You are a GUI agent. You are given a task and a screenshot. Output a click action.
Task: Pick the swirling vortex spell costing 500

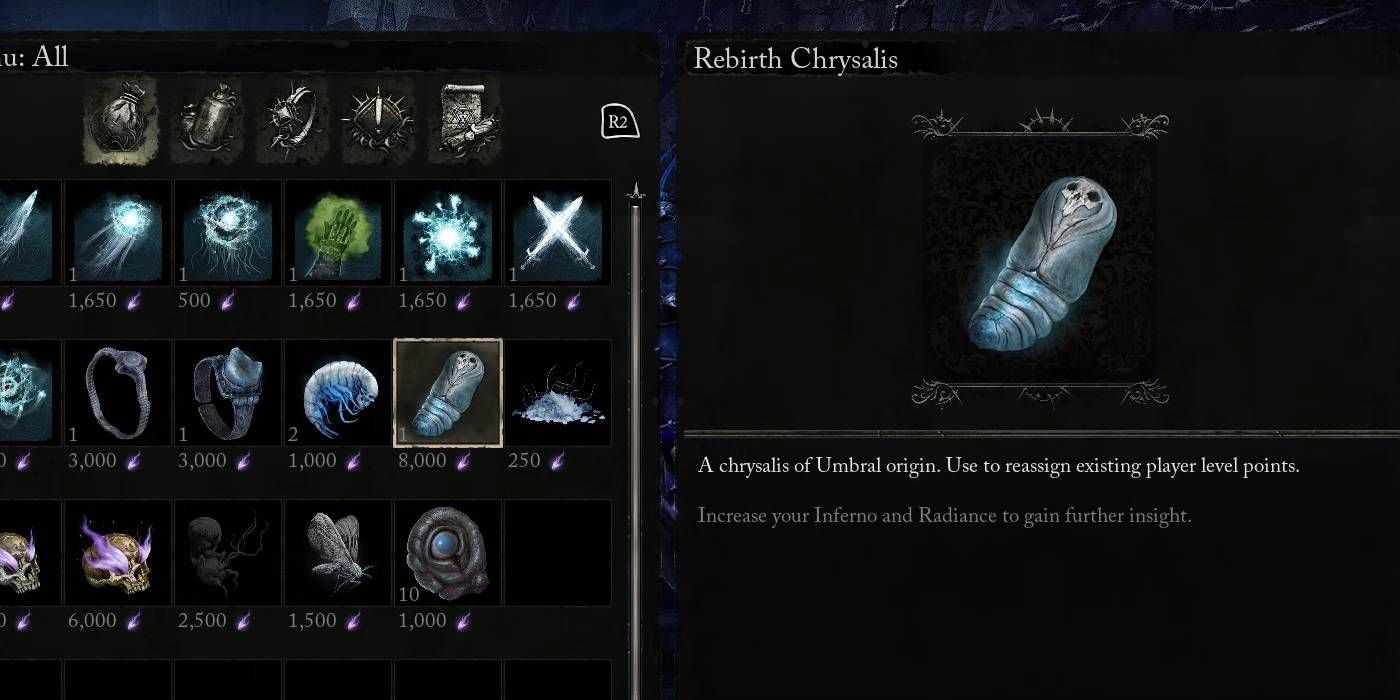(x=228, y=233)
